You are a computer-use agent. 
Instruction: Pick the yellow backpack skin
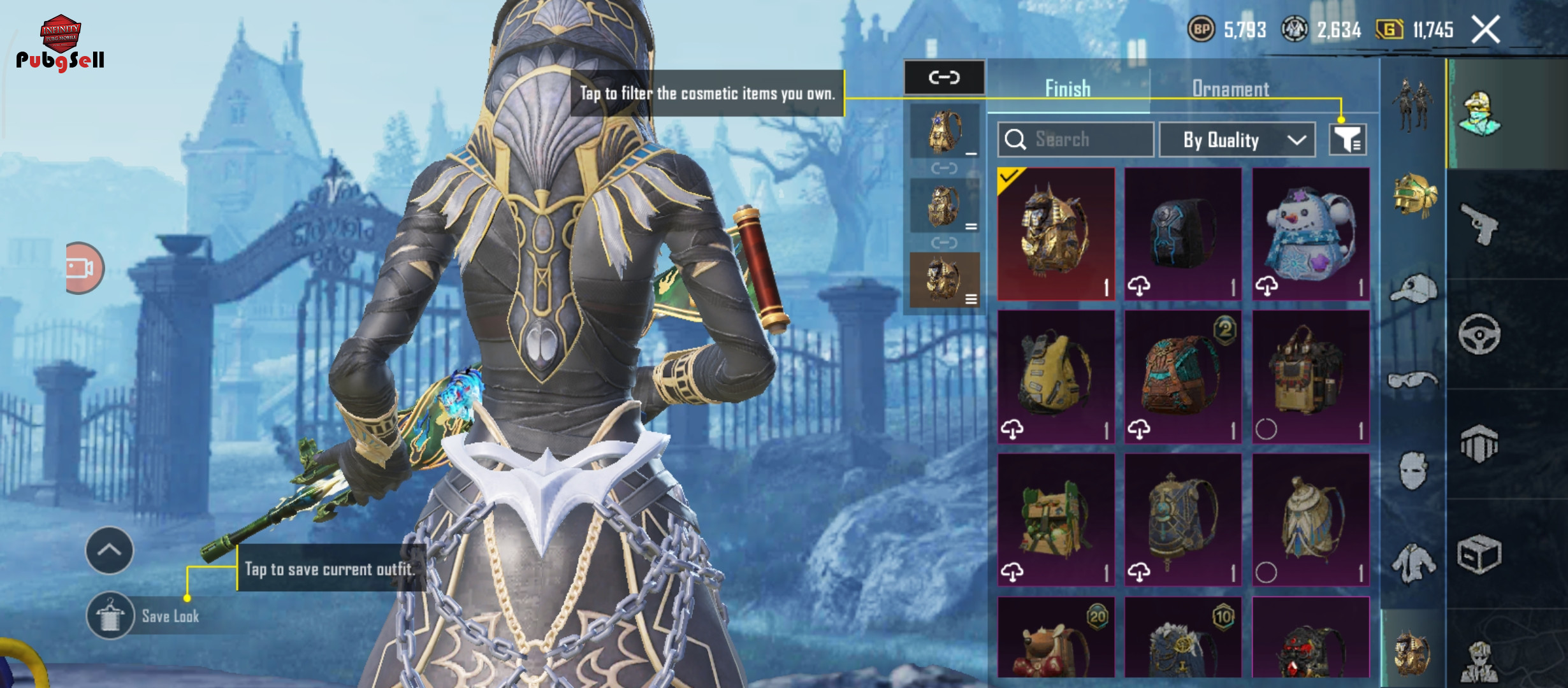coord(1056,377)
